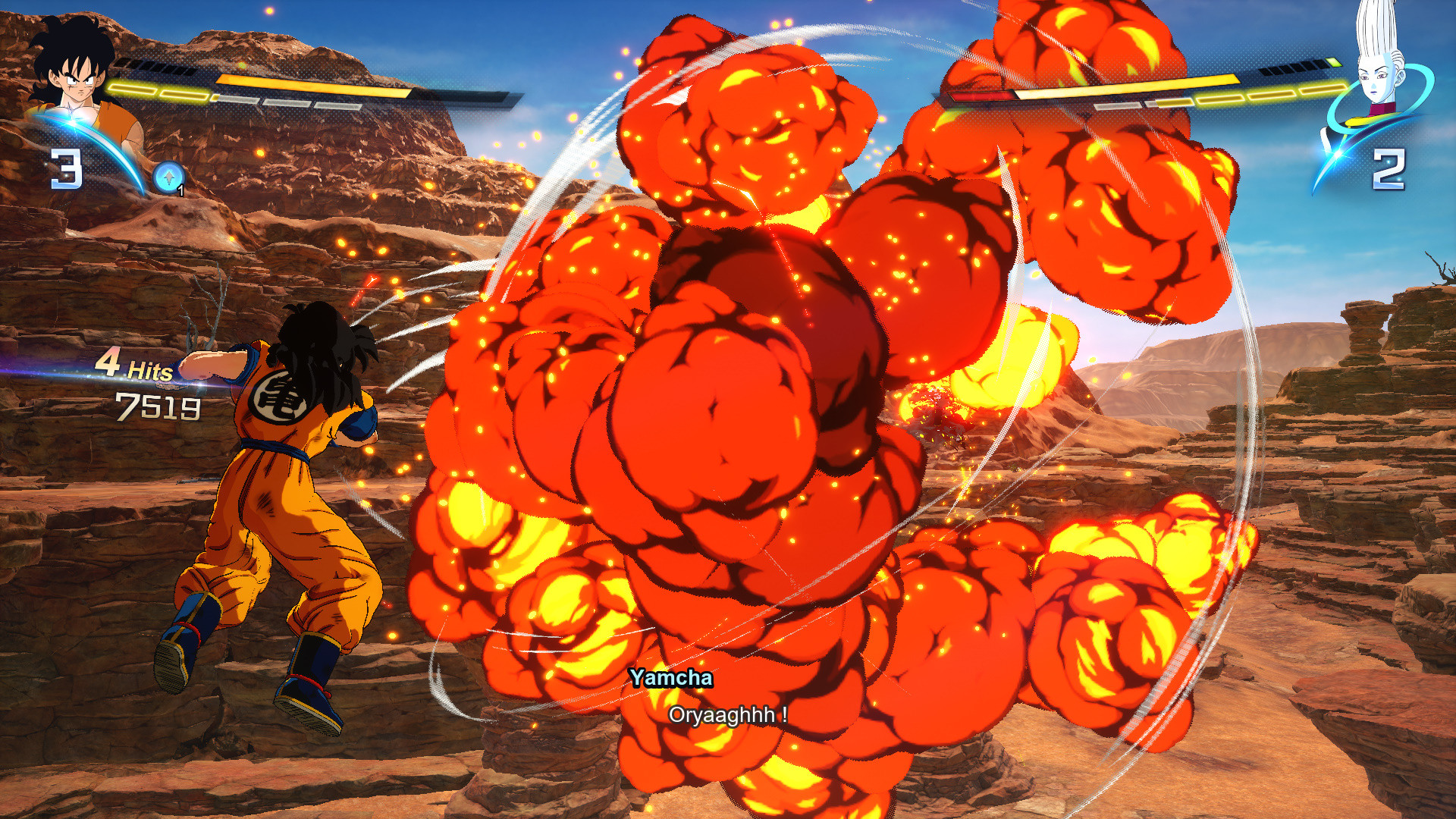1456x819 pixels.
Task: Click the Oryaaghhh subtitle text
Action: pos(728,713)
